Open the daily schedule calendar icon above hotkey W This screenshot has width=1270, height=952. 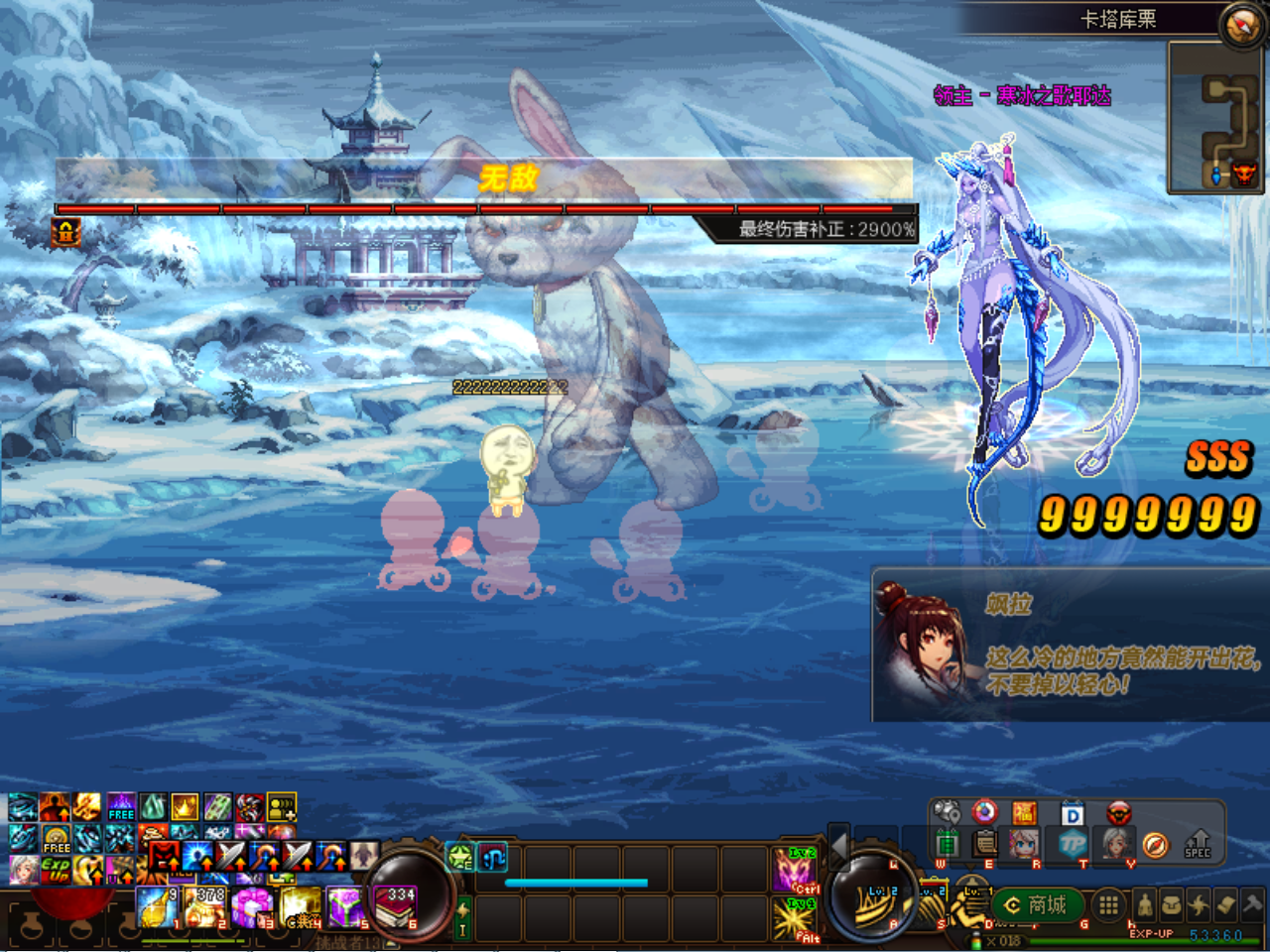947,842
